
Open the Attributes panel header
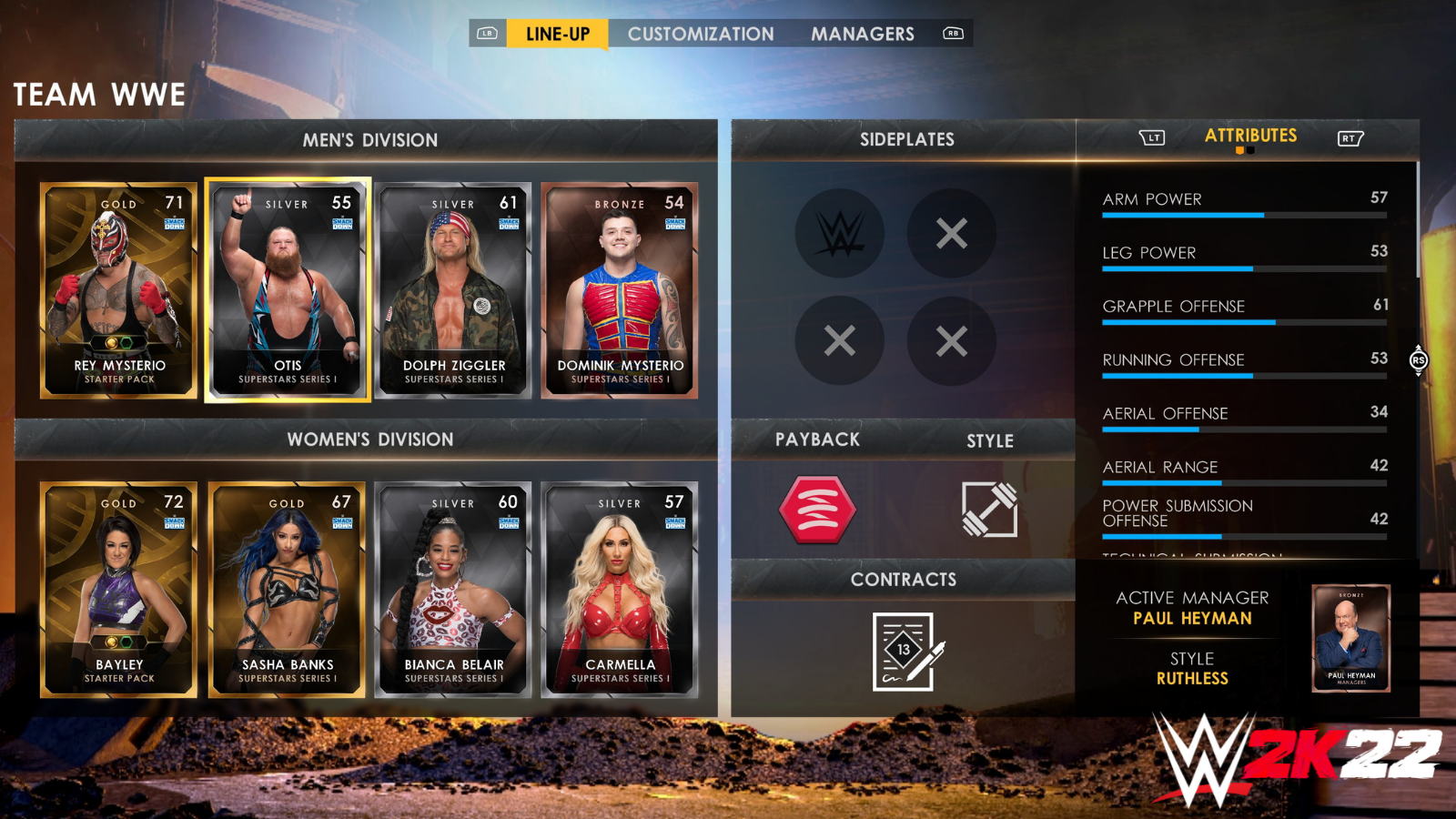pos(1251,136)
